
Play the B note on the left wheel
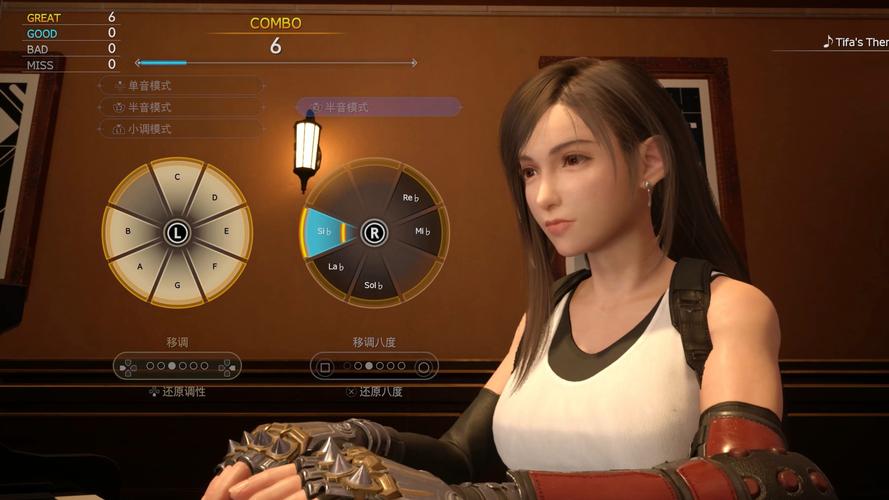tap(127, 231)
